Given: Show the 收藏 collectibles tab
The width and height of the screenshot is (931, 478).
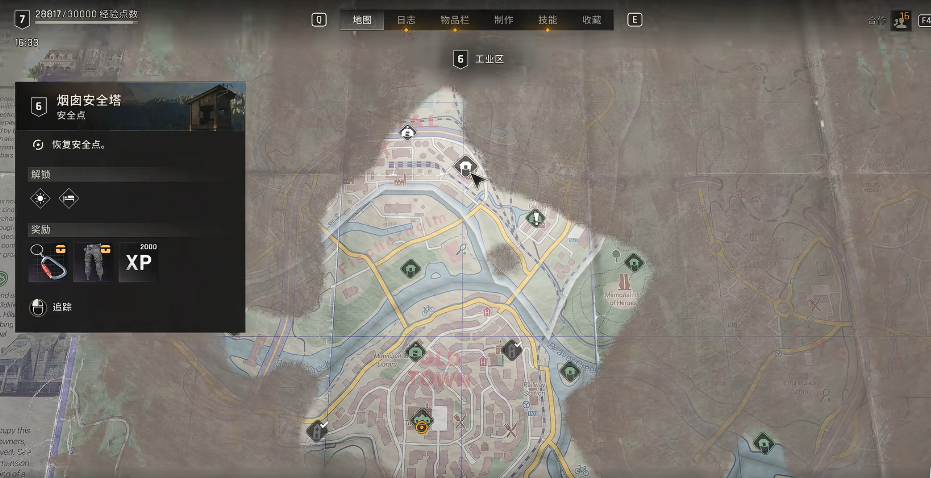Looking at the screenshot, I should [591, 20].
